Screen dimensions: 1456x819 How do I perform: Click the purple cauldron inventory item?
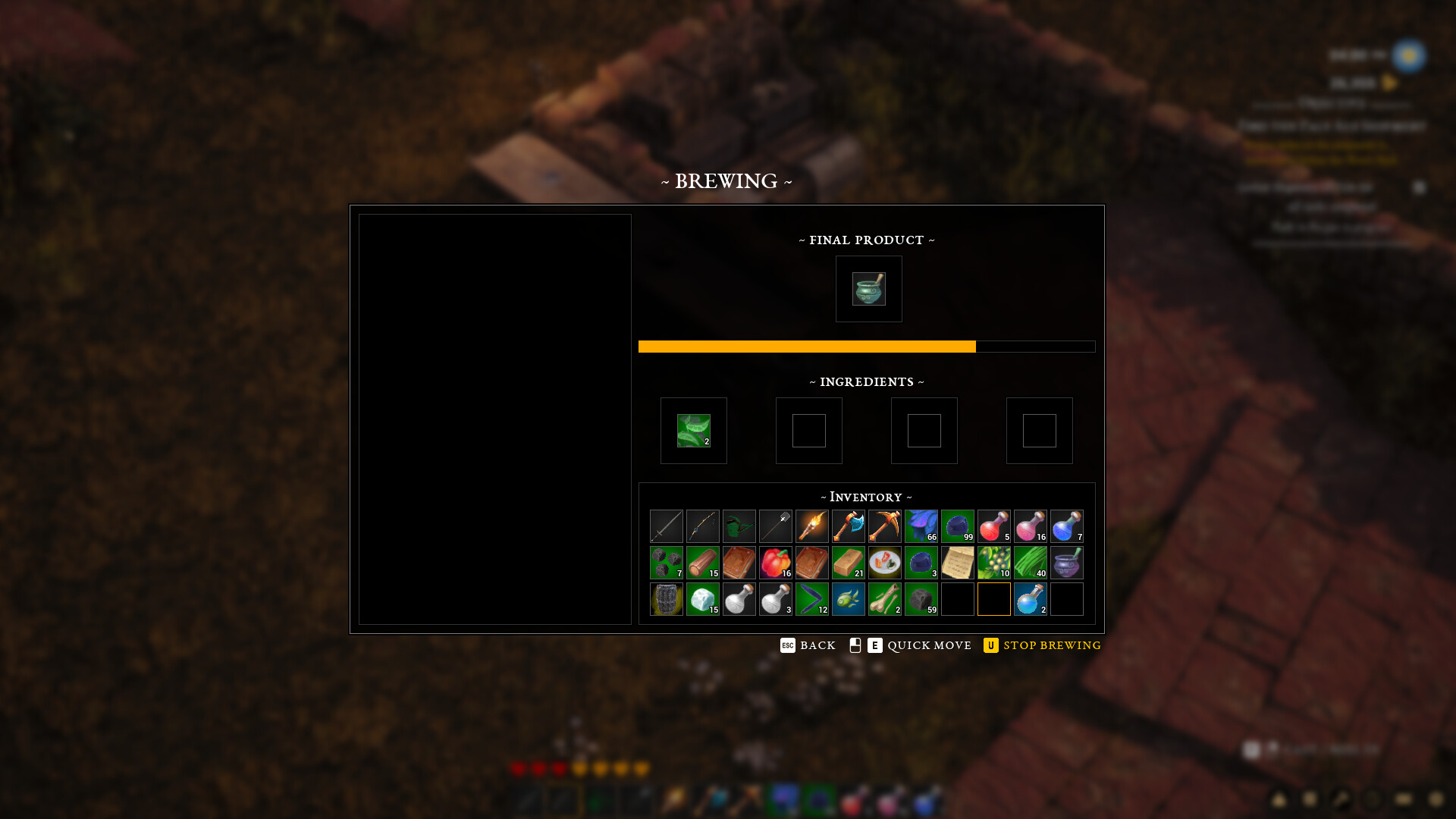tap(1067, 562)
